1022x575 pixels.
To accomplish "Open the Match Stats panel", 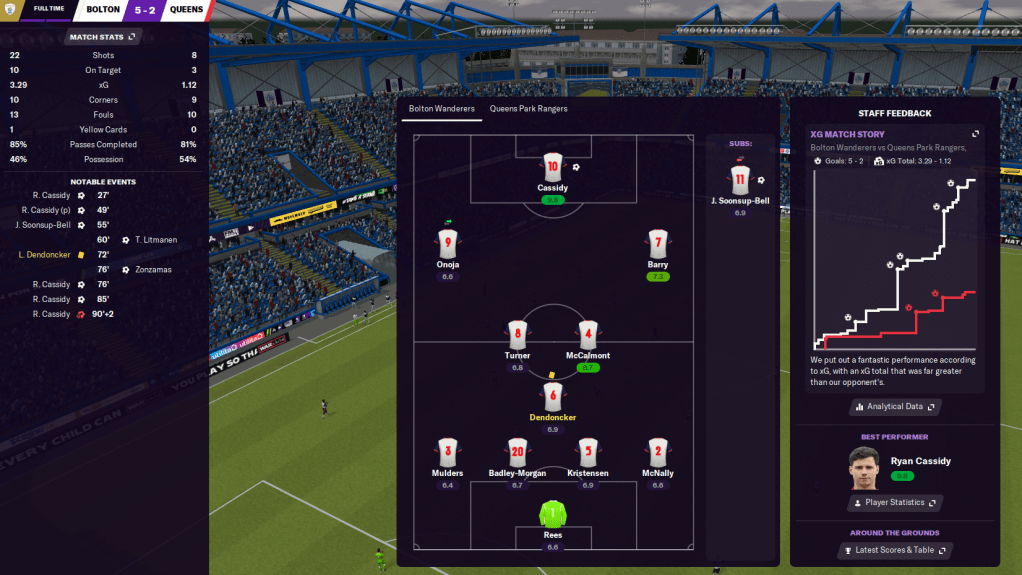I will click(104, 37).
